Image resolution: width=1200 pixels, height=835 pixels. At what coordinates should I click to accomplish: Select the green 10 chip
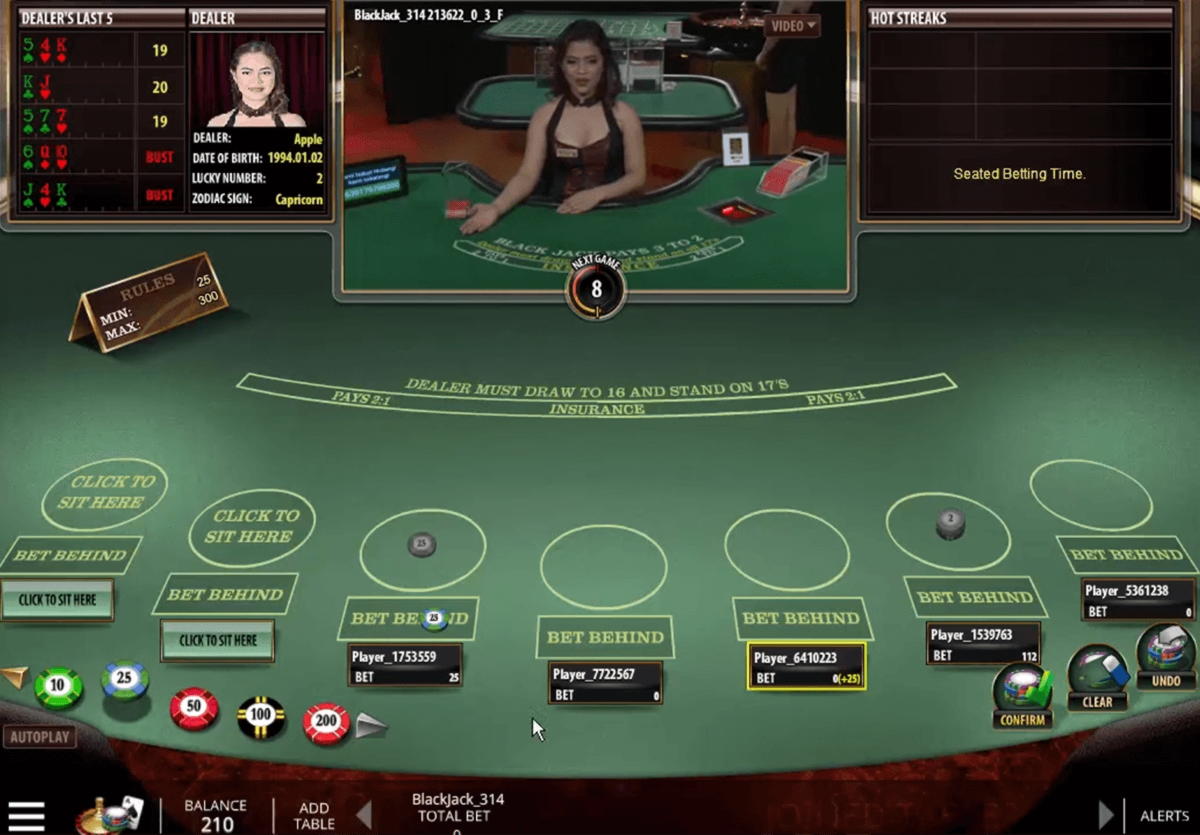[58, 687]
